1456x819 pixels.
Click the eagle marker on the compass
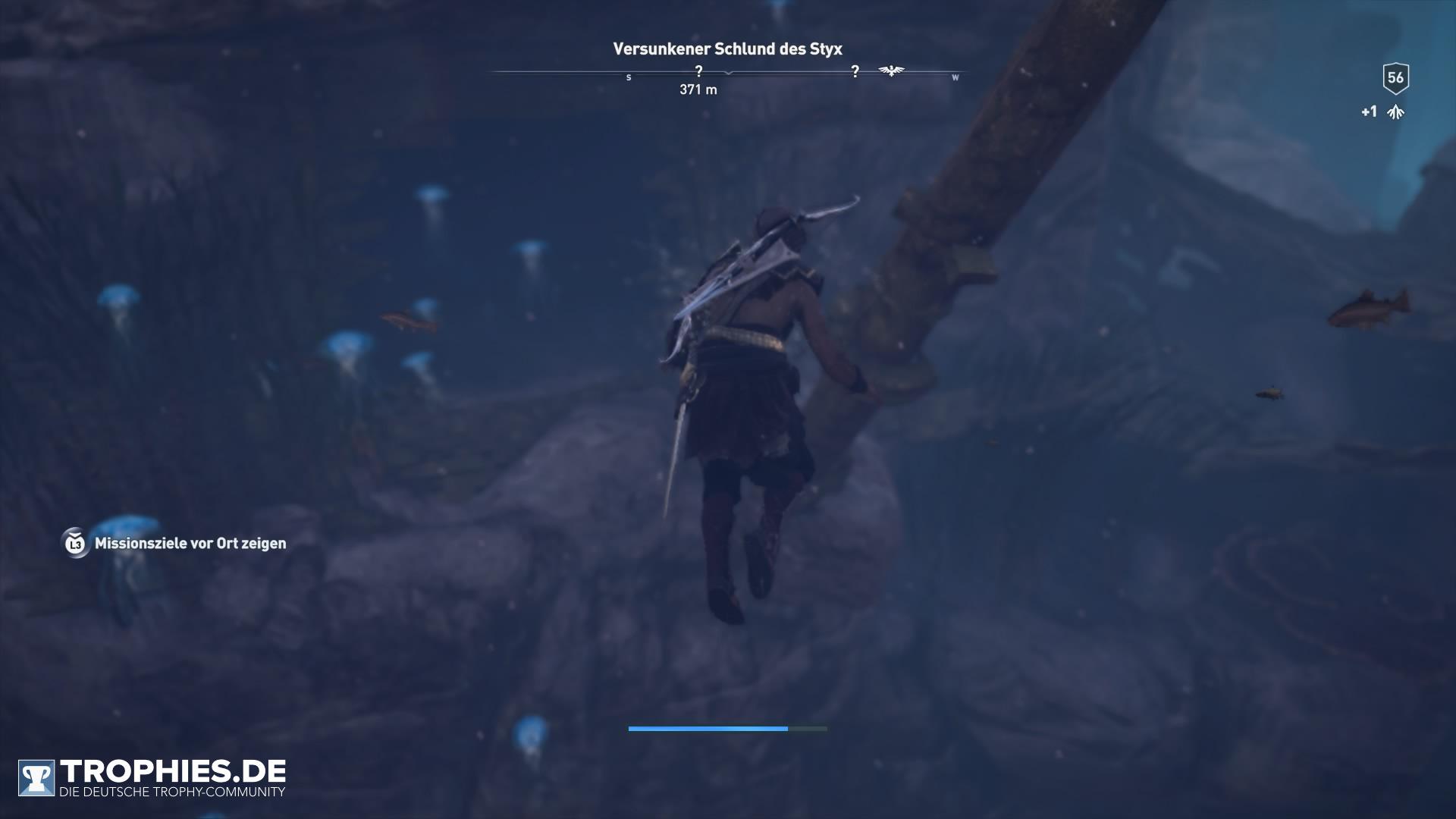pos(891,71)
